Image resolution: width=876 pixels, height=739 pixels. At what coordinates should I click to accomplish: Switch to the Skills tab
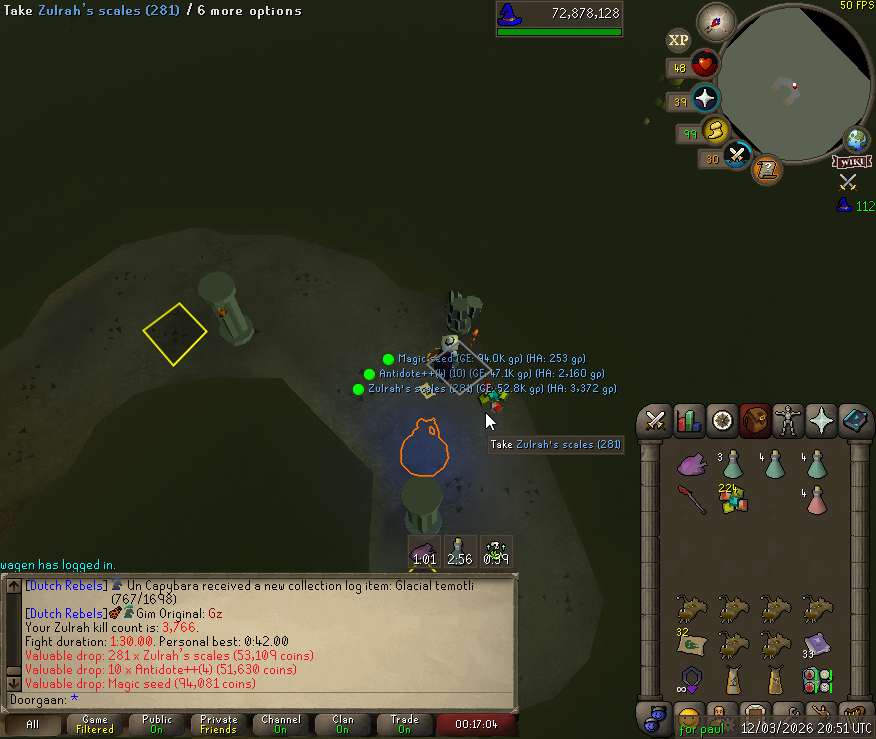click(x=689, y=421)
